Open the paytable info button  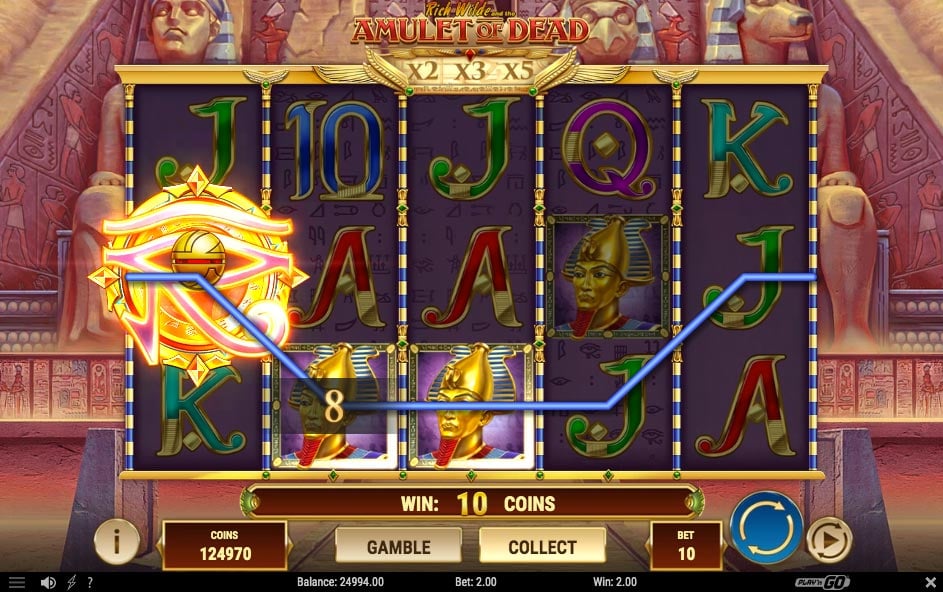tap(117, 542)
